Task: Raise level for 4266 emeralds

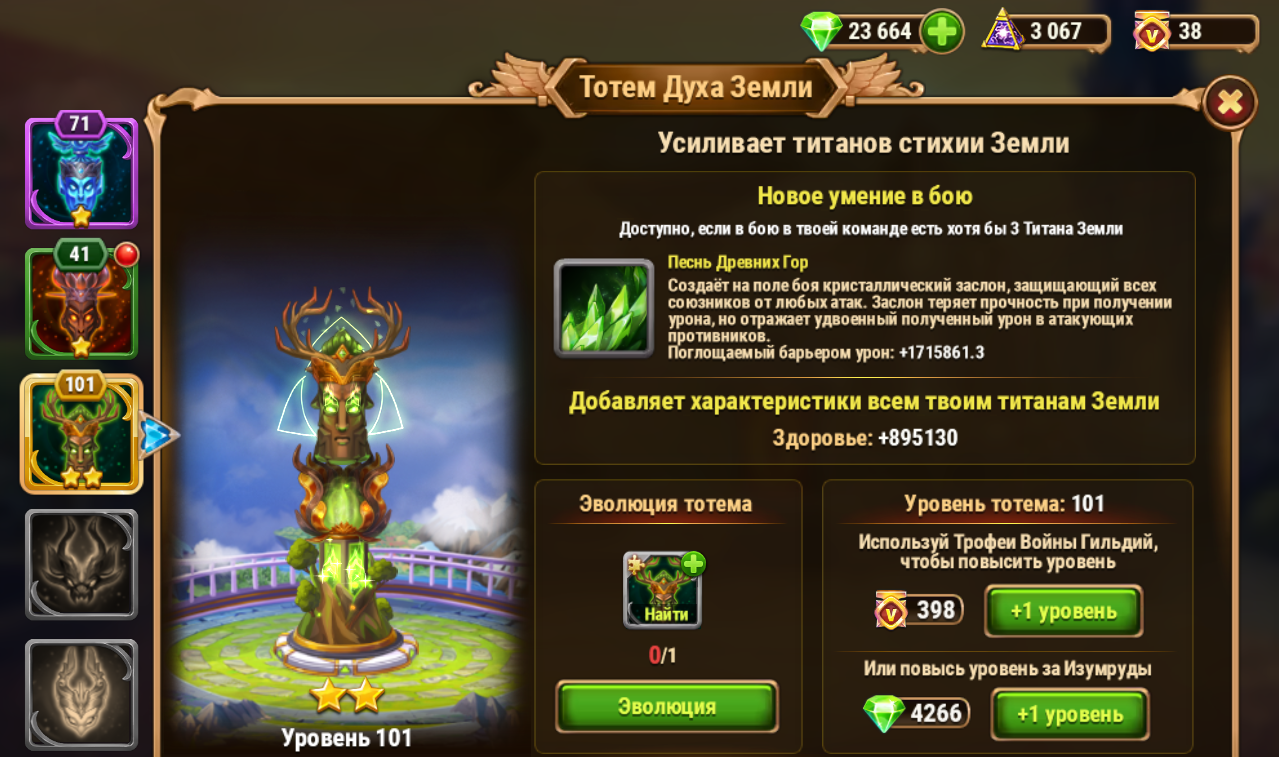Action: [1069, 714]
